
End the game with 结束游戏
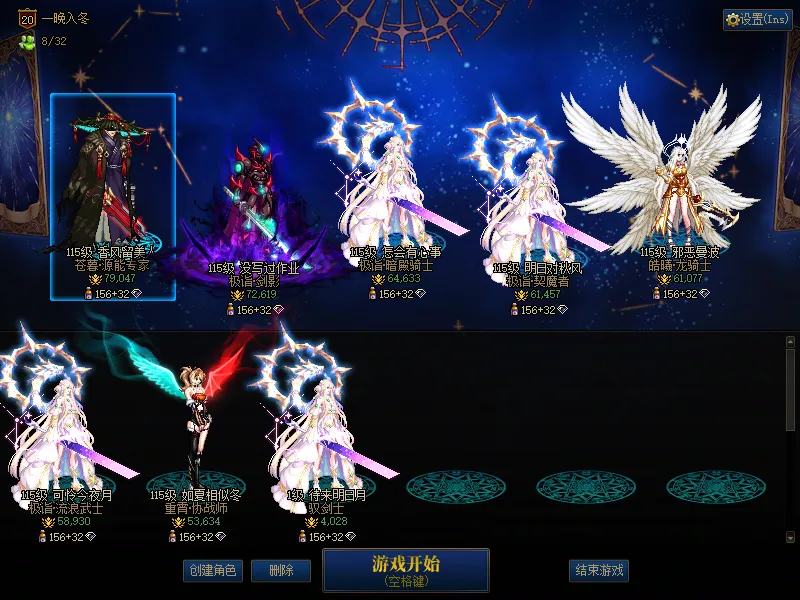pyautogui.click(x=599, y=570)
